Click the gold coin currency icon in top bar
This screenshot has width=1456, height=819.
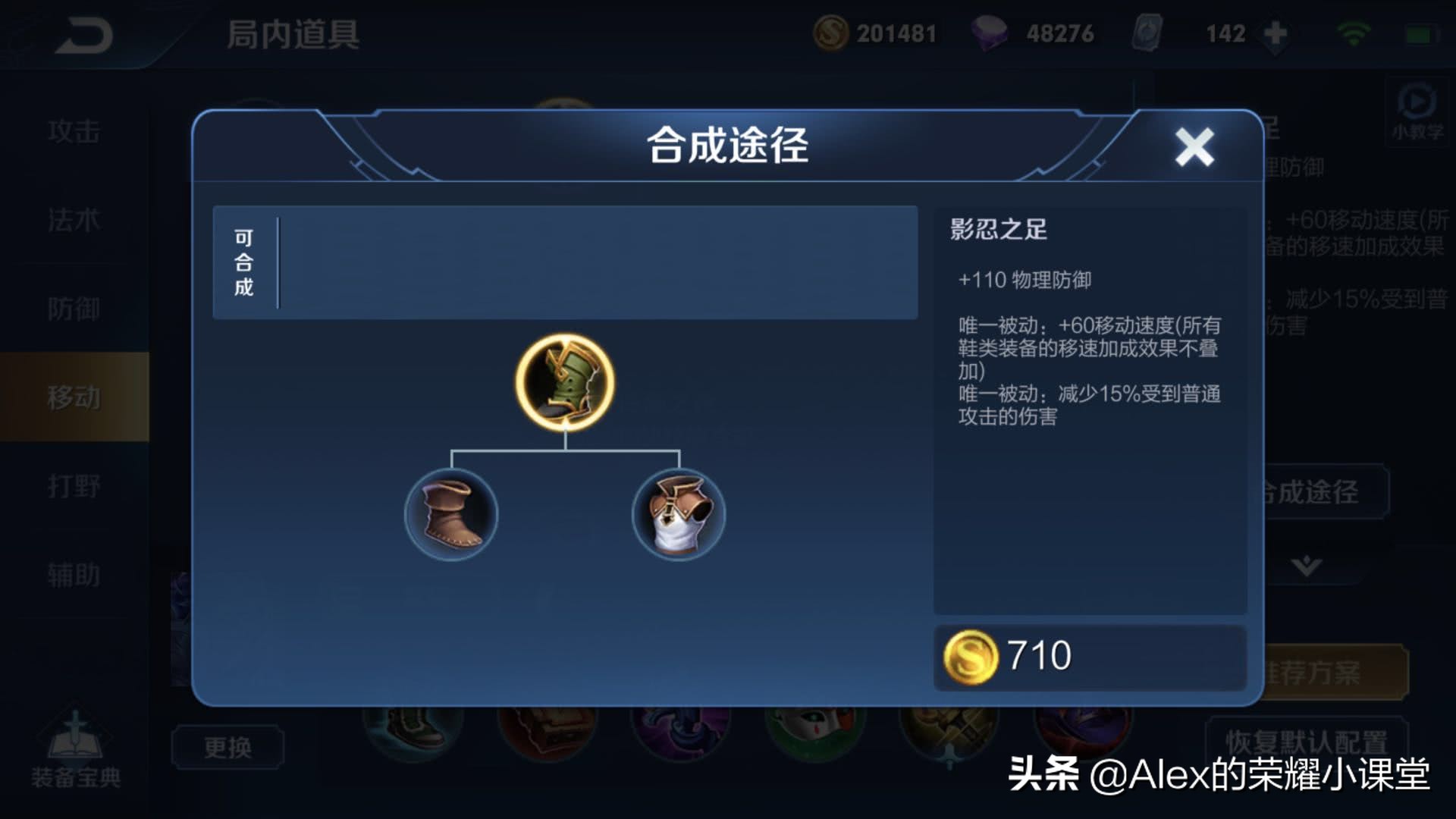click(x=833, y=32)
